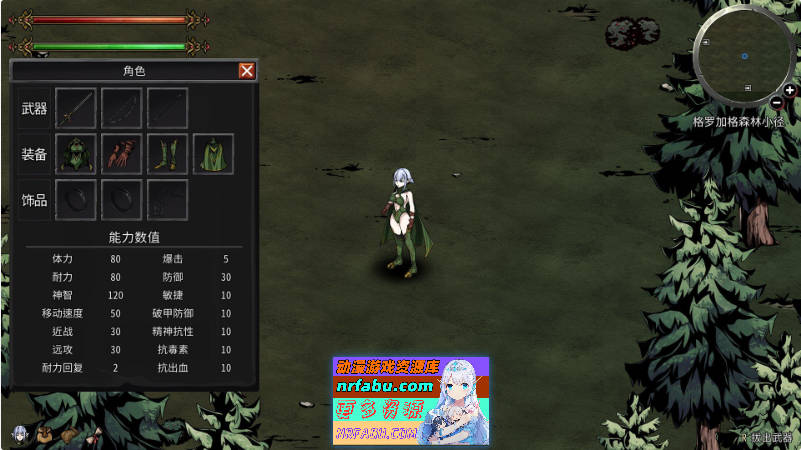Click the circular minimap

745,55
